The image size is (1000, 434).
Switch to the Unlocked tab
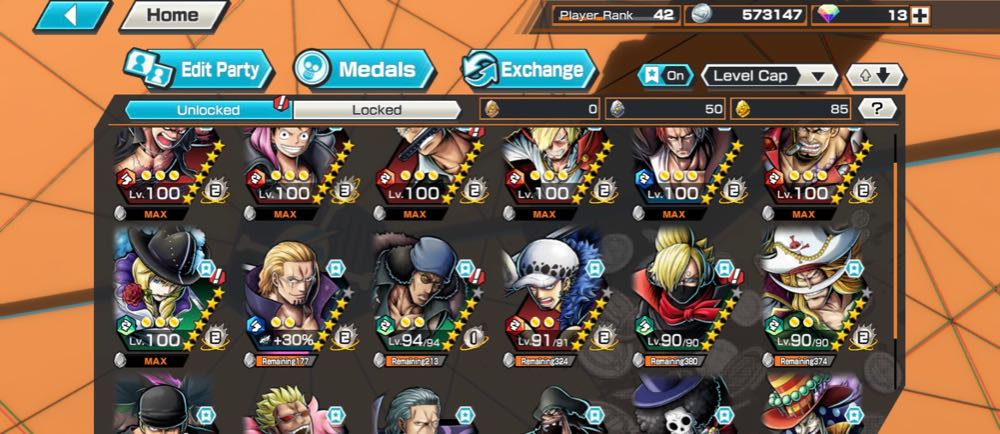click(x=208, y=109)
